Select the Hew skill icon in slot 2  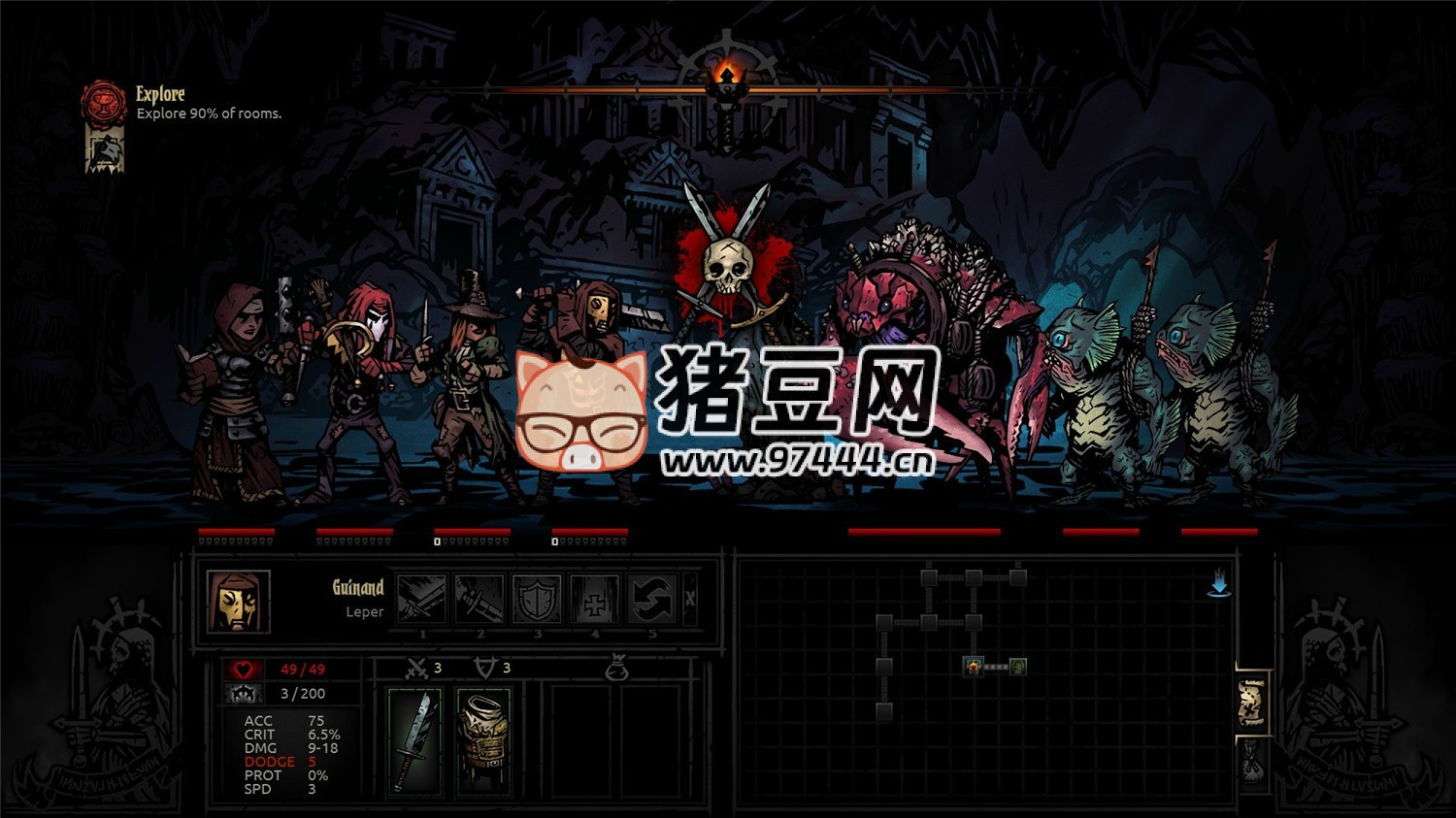click(x=480, y=600)
